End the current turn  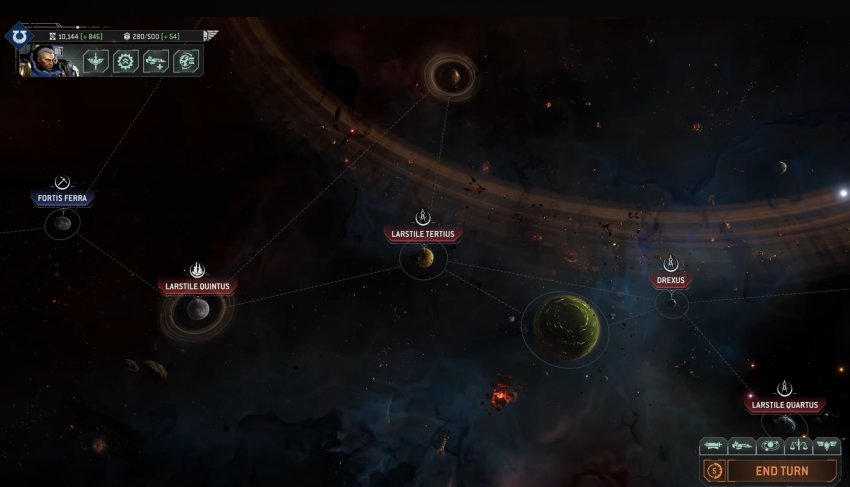point(781,470)
